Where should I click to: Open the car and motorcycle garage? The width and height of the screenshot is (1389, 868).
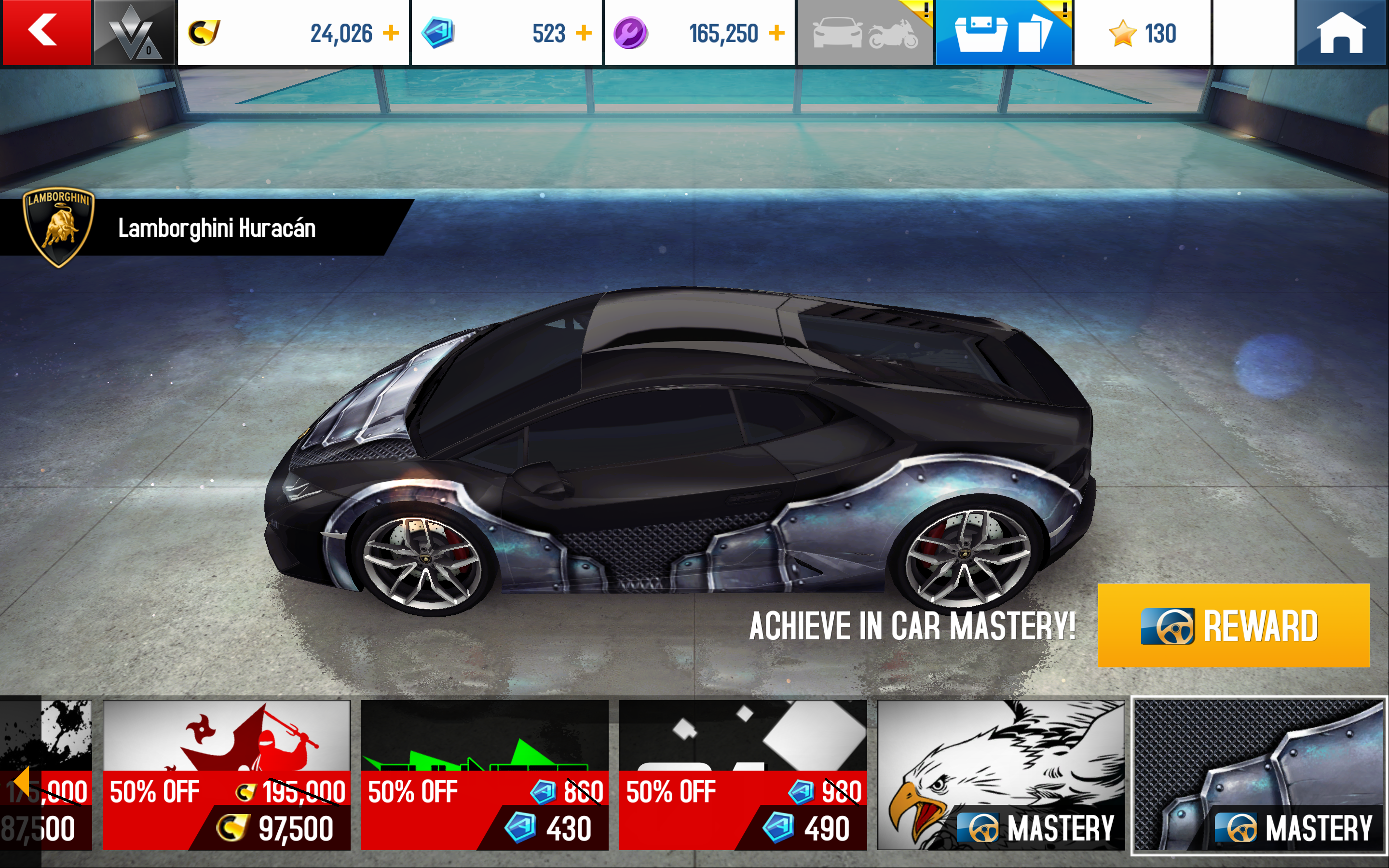(865, 33)
